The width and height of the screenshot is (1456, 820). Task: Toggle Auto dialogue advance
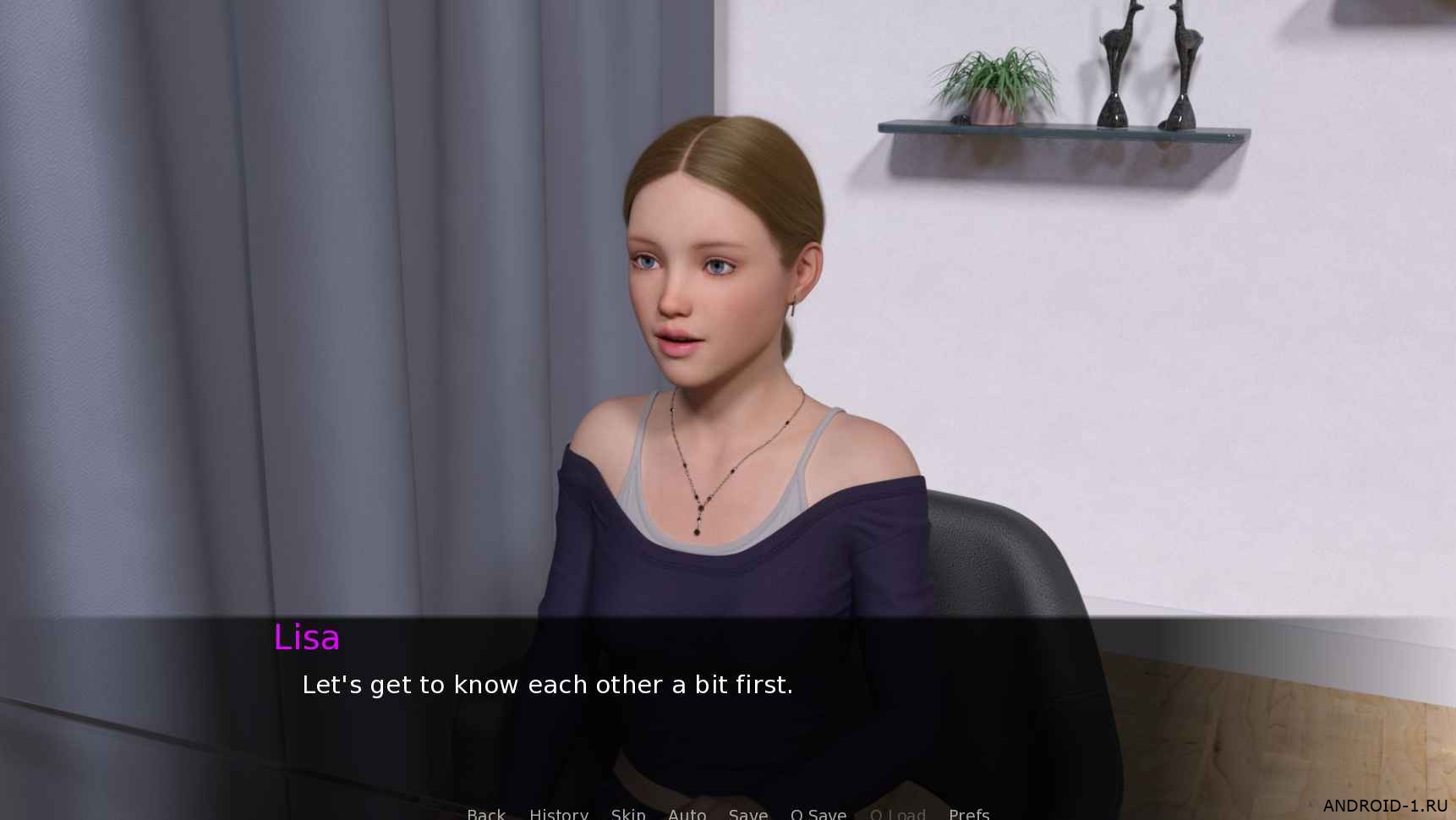click(x=687, y=813)
